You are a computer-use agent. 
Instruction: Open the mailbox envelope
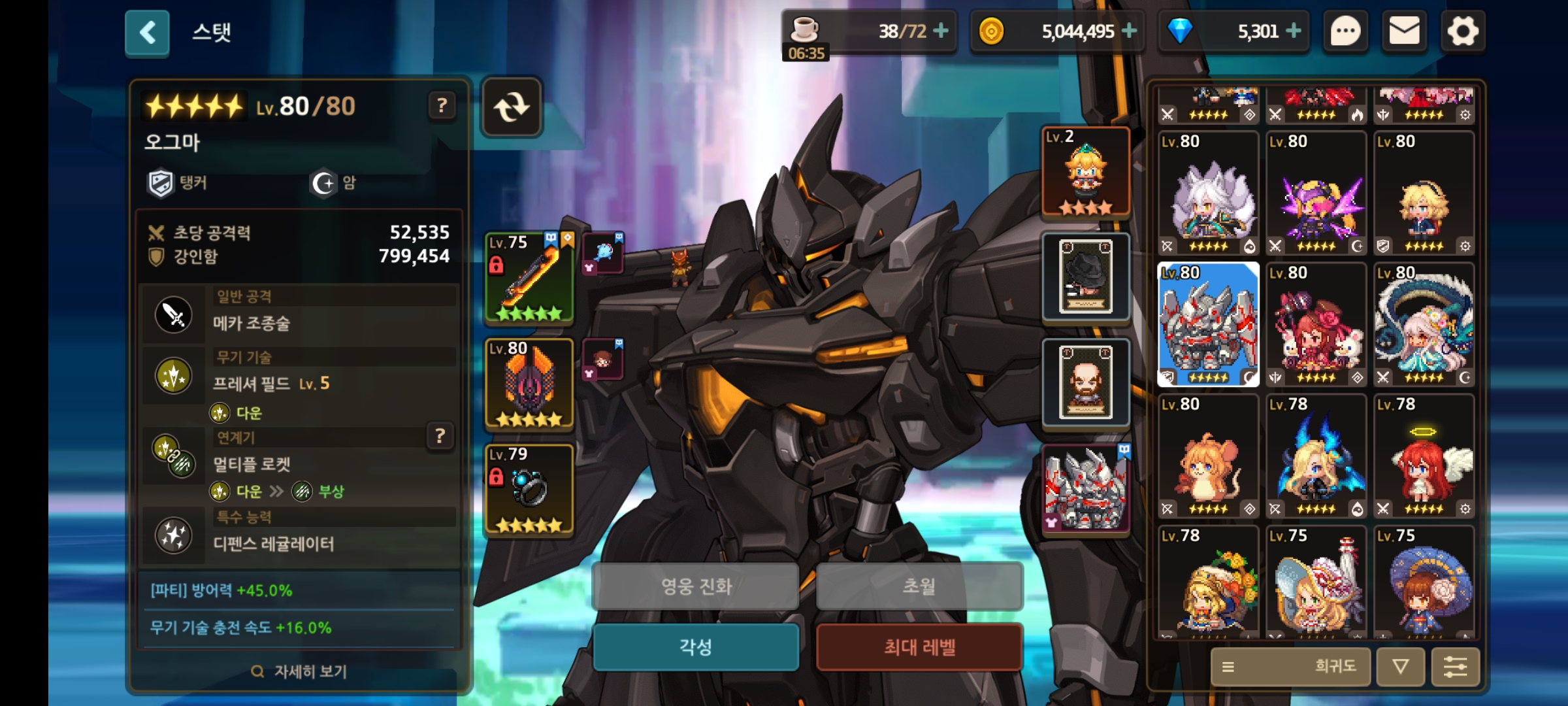pos(1404,31)
